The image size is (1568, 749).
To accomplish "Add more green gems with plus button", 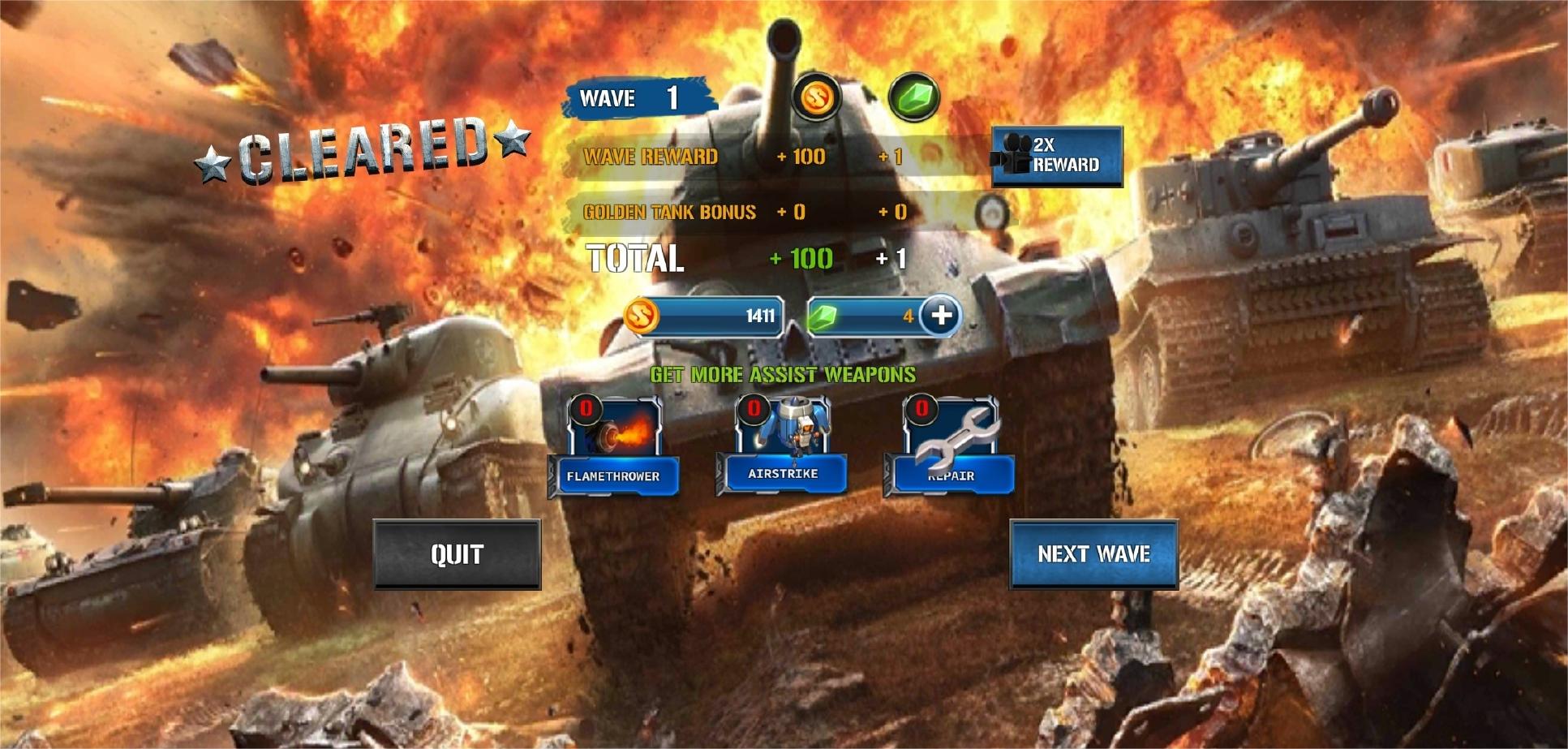I will [941, 315].
